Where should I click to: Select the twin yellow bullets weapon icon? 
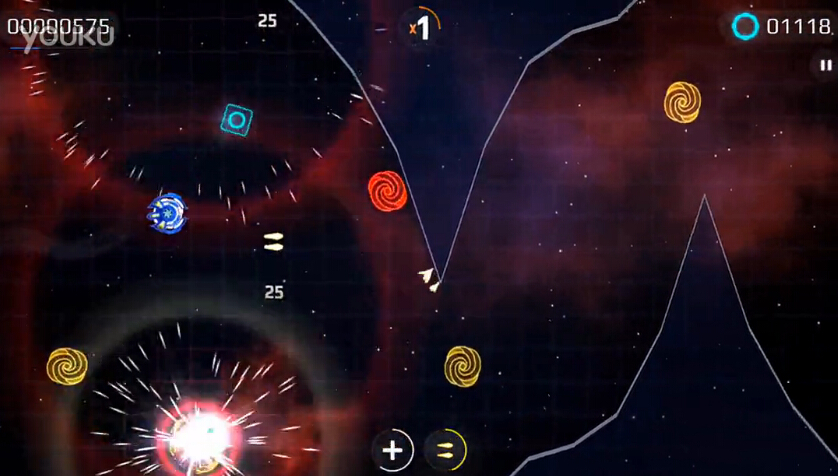click(x=445, y=451)
